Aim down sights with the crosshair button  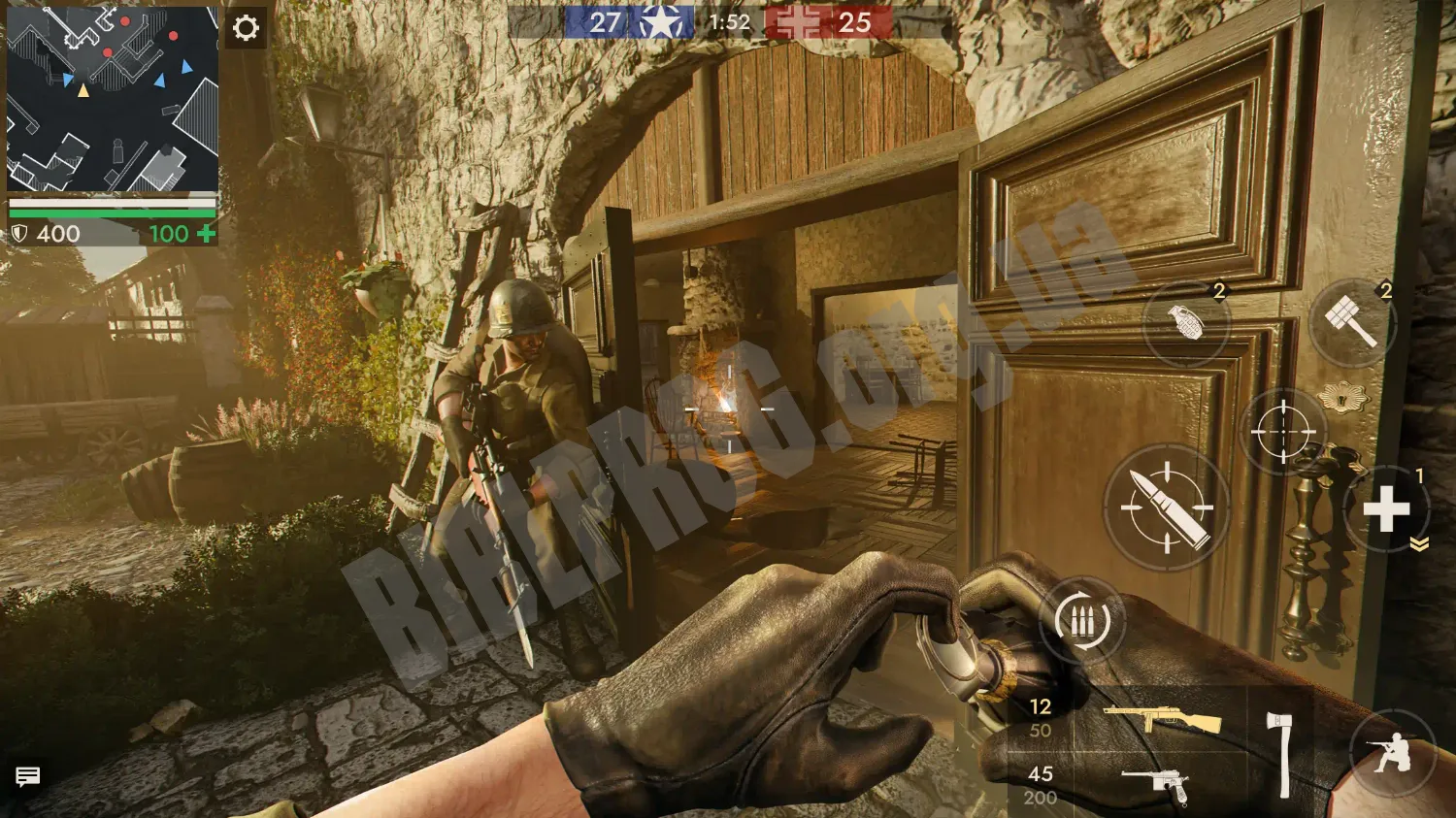click(x=1282, y=431)
